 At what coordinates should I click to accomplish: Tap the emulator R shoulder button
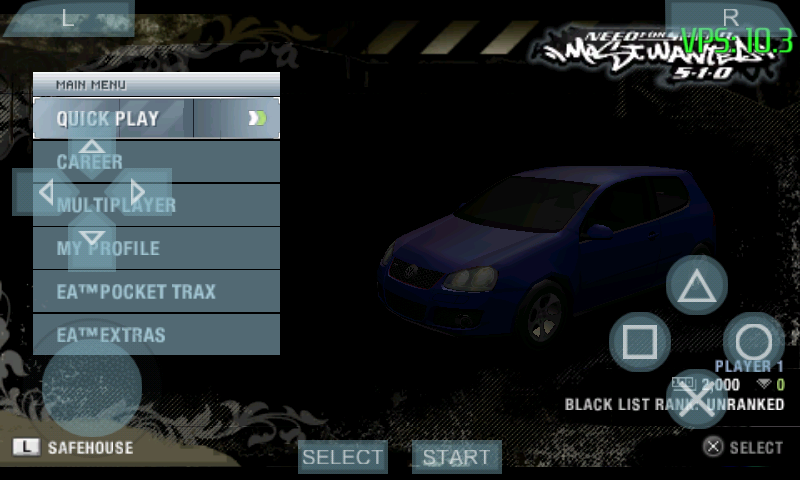[730, 18]
